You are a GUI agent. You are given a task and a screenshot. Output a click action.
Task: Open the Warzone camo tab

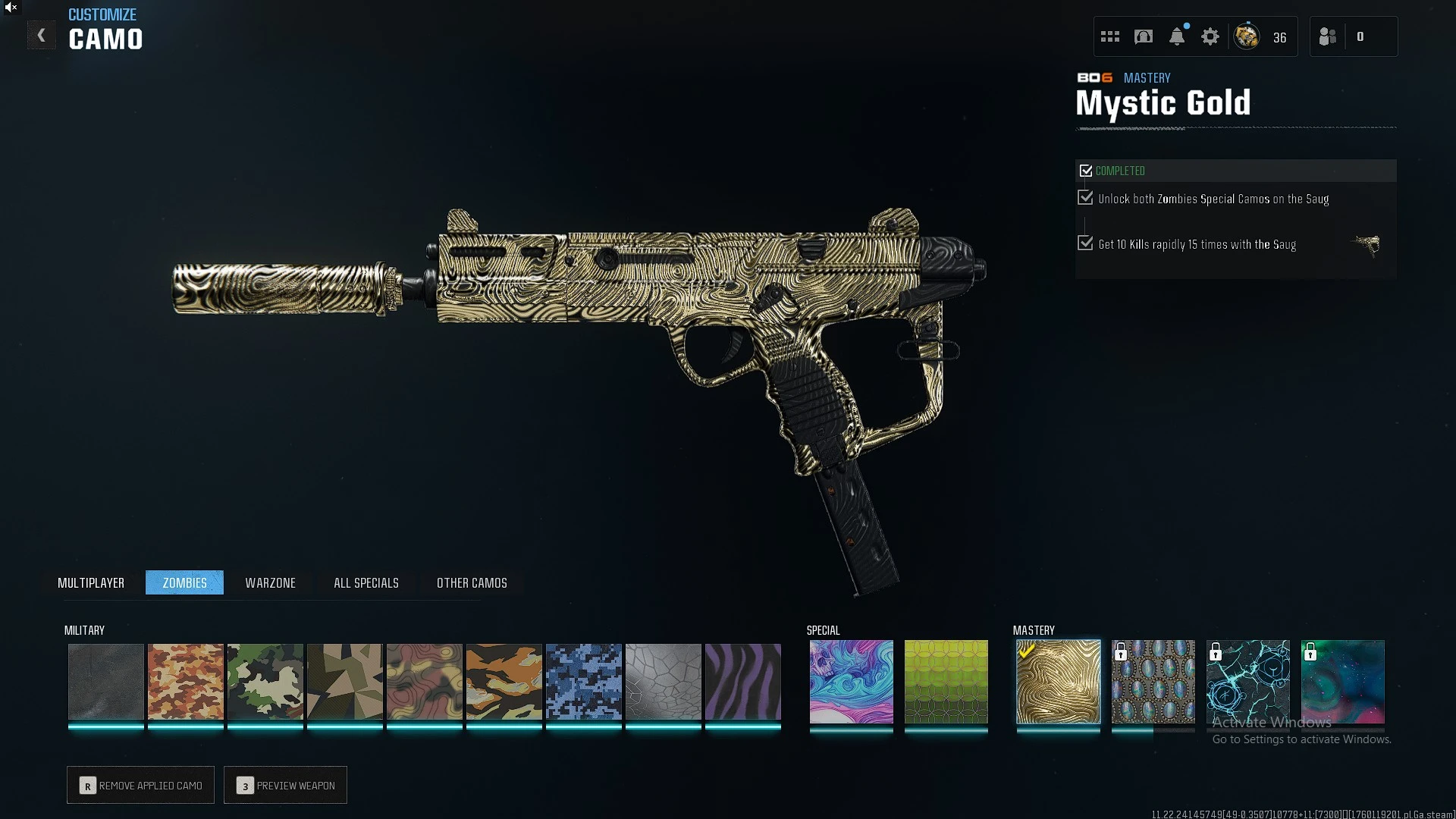pos(270,582)
